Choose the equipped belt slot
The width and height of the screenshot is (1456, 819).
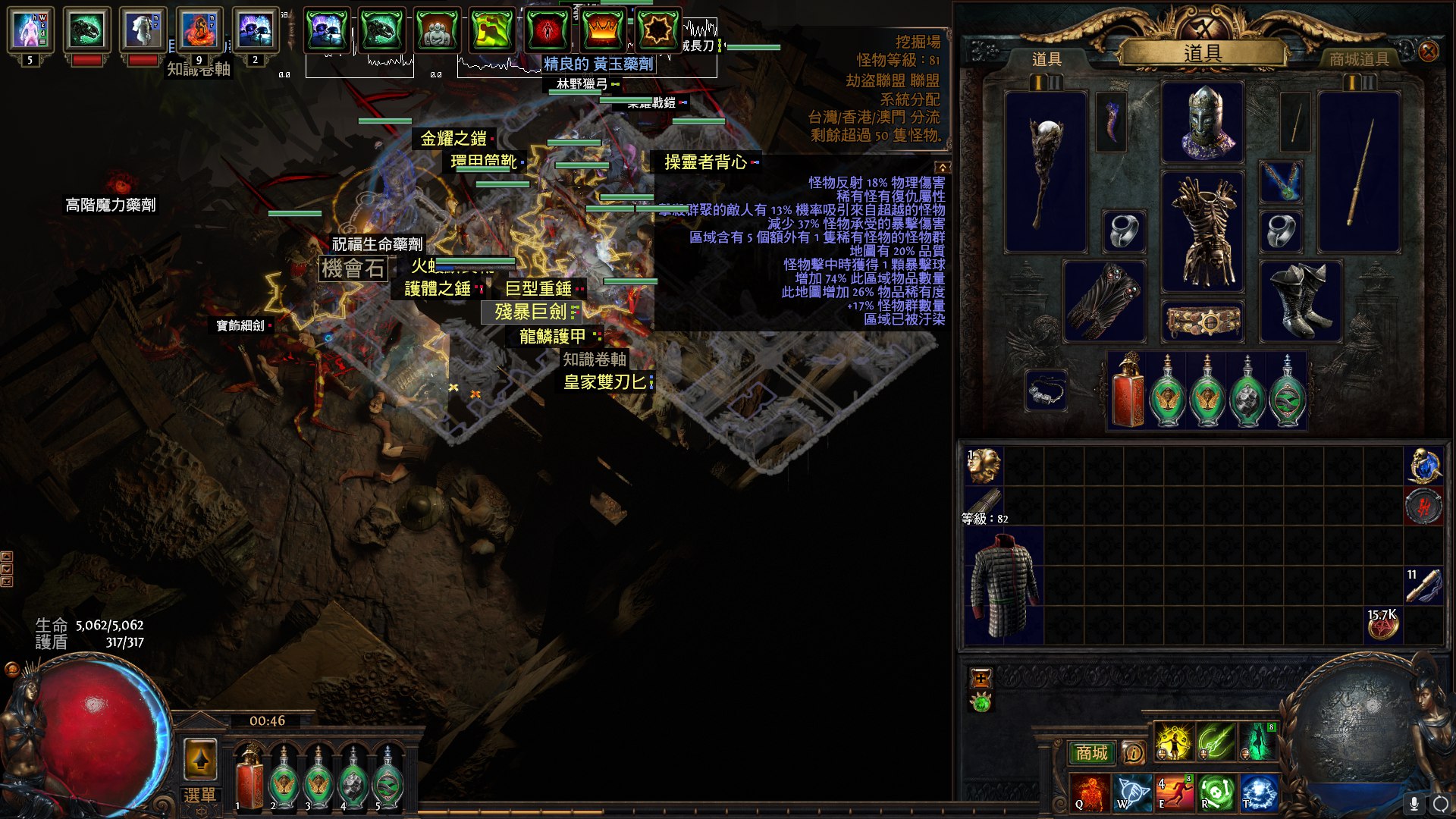pyautogui.click(x=1203, y=322)
